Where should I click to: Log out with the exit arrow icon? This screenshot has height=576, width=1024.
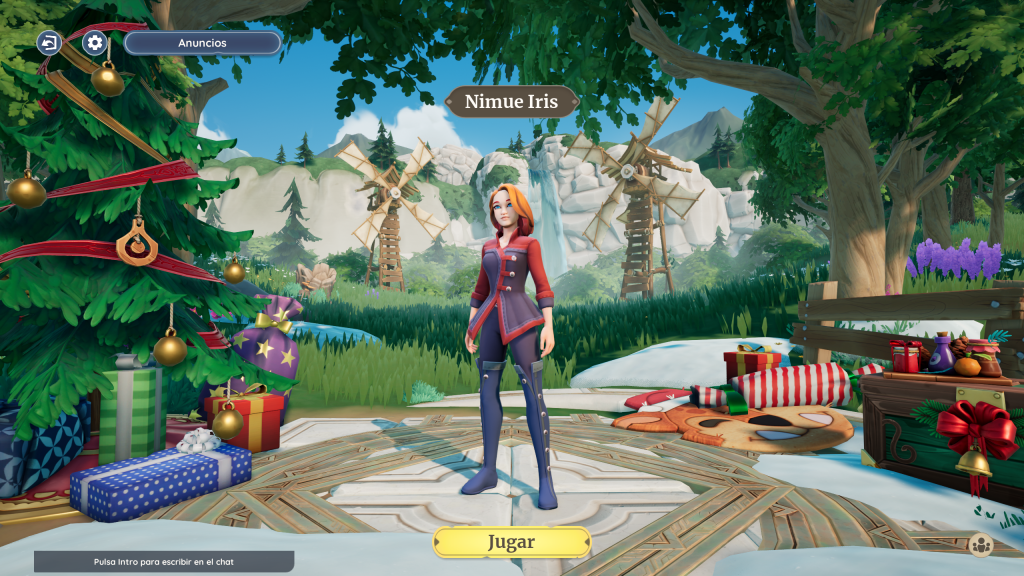49,43
